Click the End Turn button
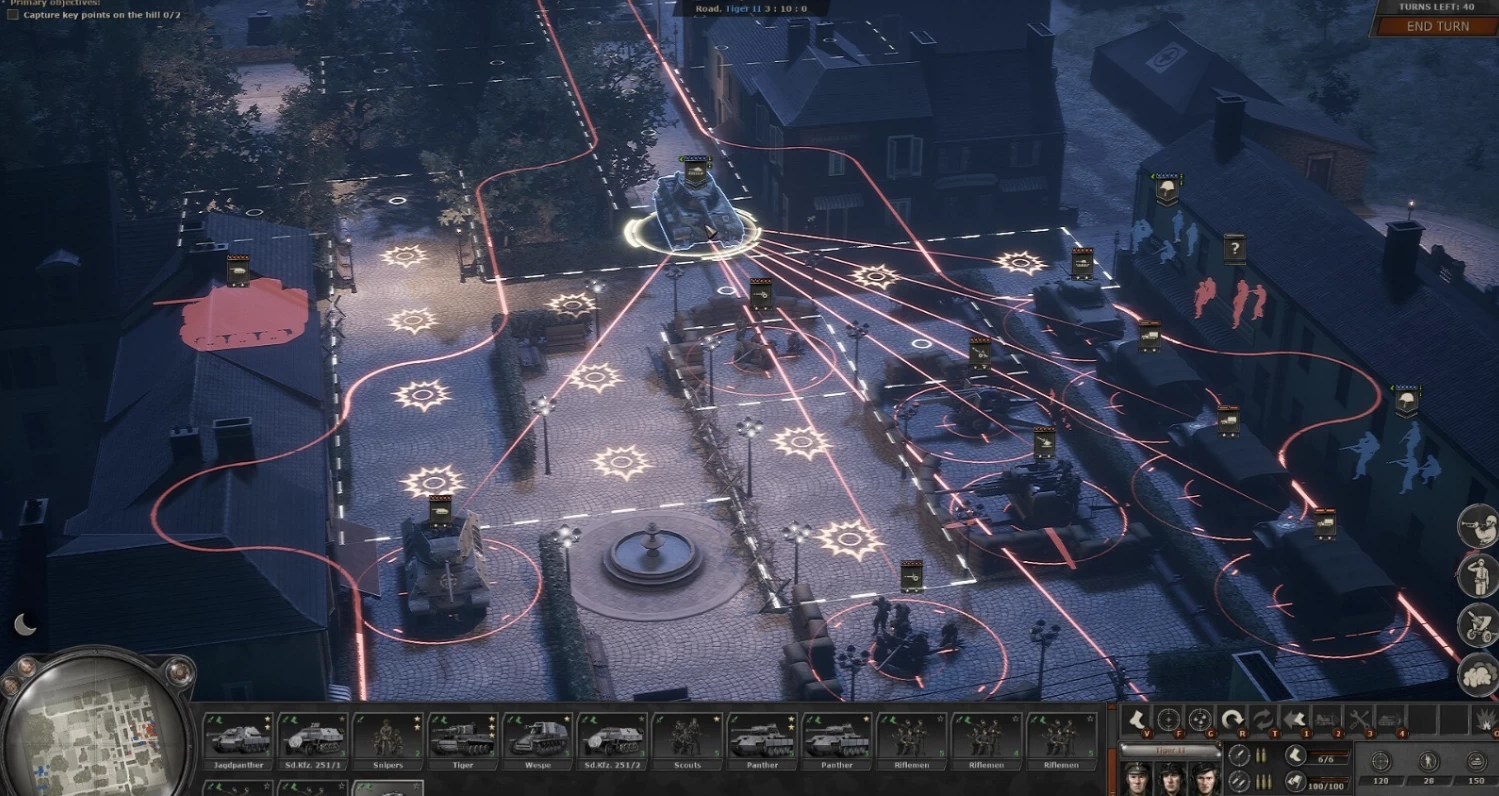 1436,26
